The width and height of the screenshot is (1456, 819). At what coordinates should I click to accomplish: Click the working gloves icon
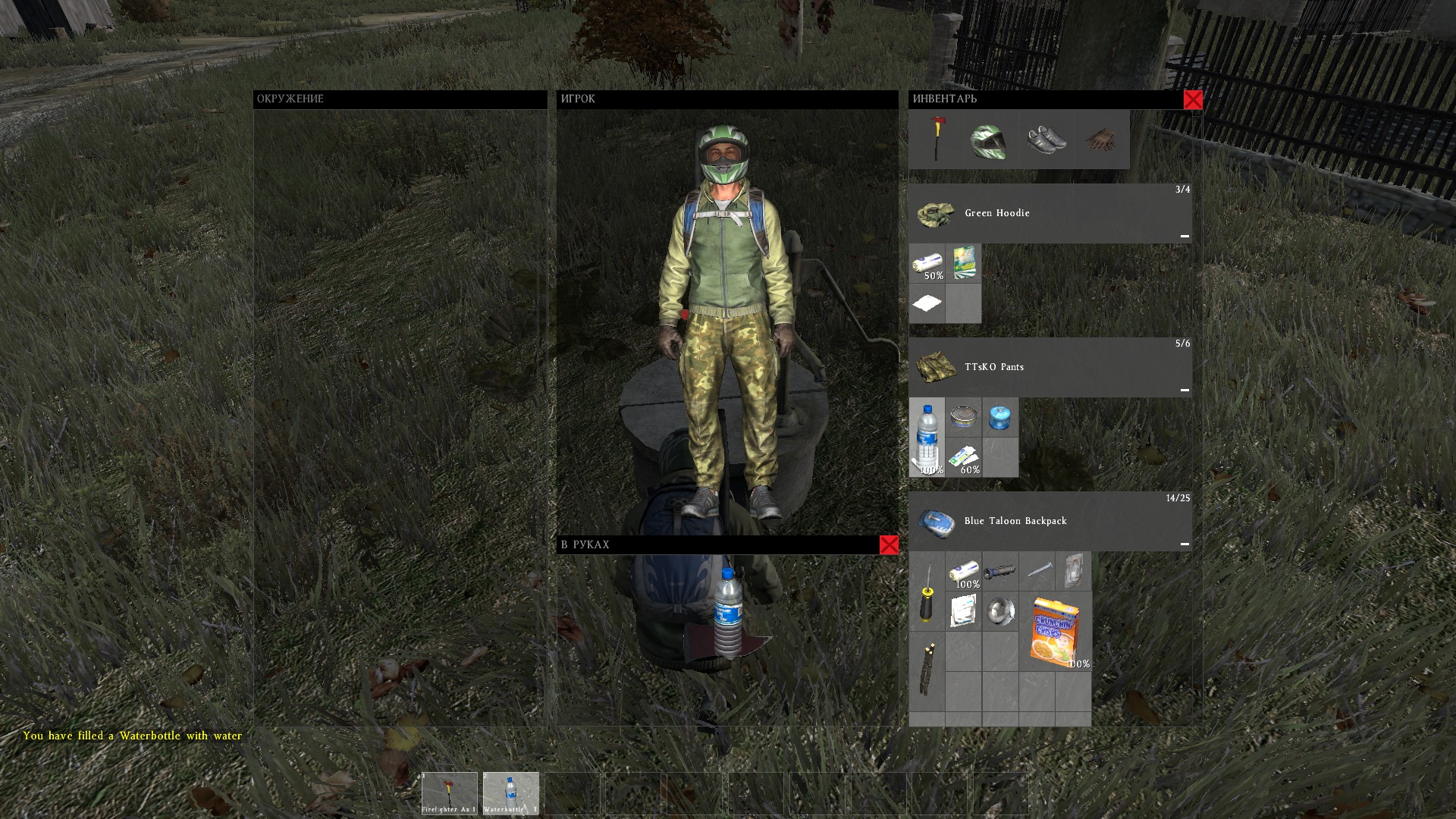(x=1100, y=139)
